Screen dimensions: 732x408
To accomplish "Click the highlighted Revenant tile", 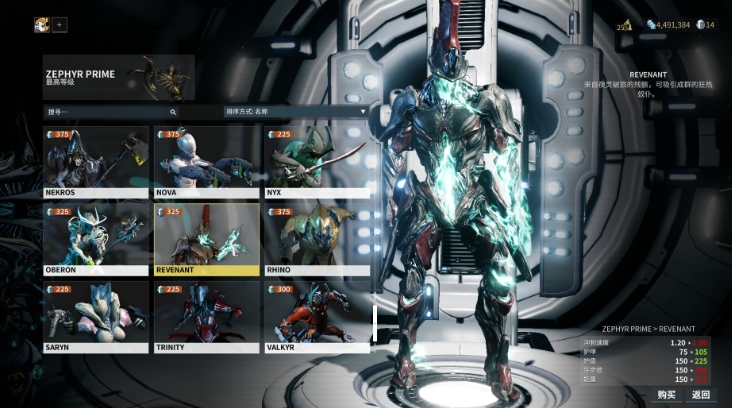I will (x=206, y=239).
